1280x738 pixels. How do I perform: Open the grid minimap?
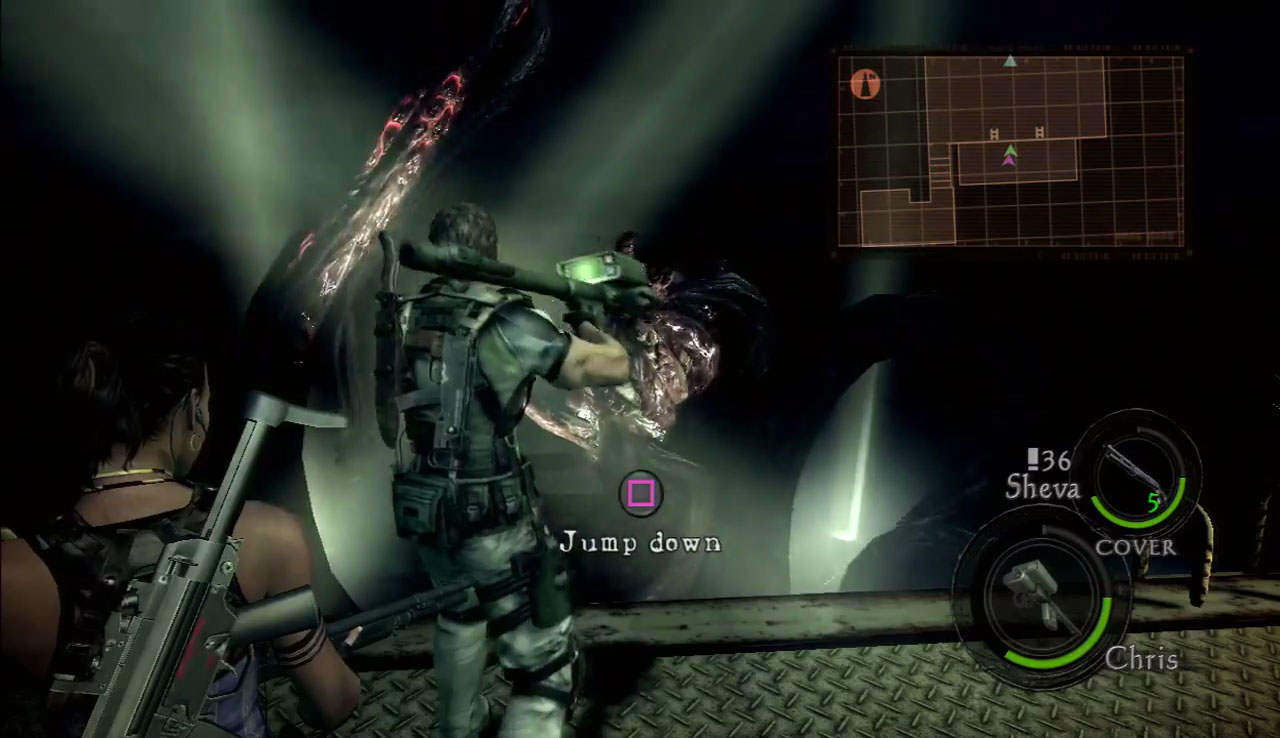point(1010,151)
